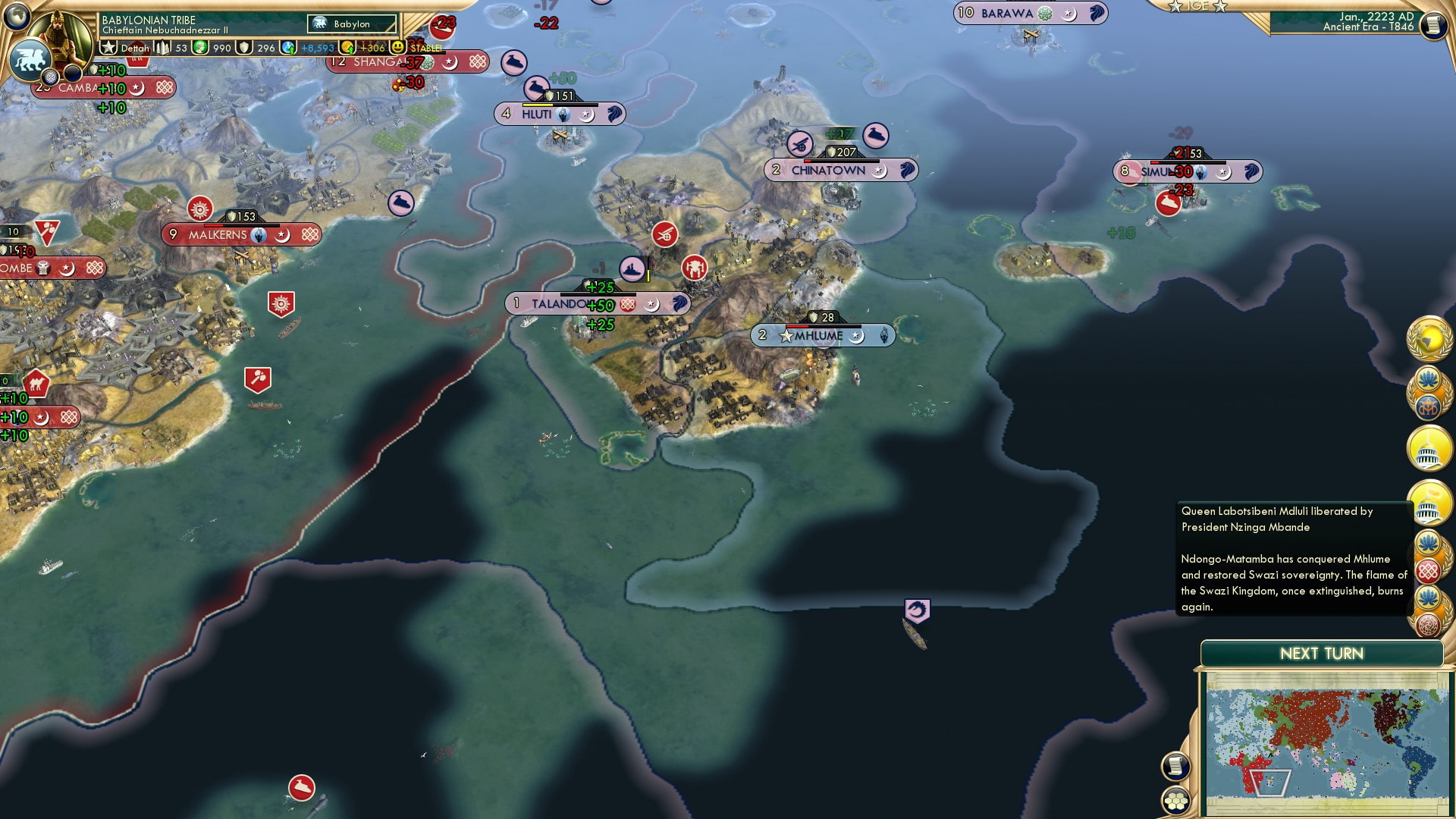Click the science icon showing +8,593
Screen dimensions: 1456x819
pos(287,47)
